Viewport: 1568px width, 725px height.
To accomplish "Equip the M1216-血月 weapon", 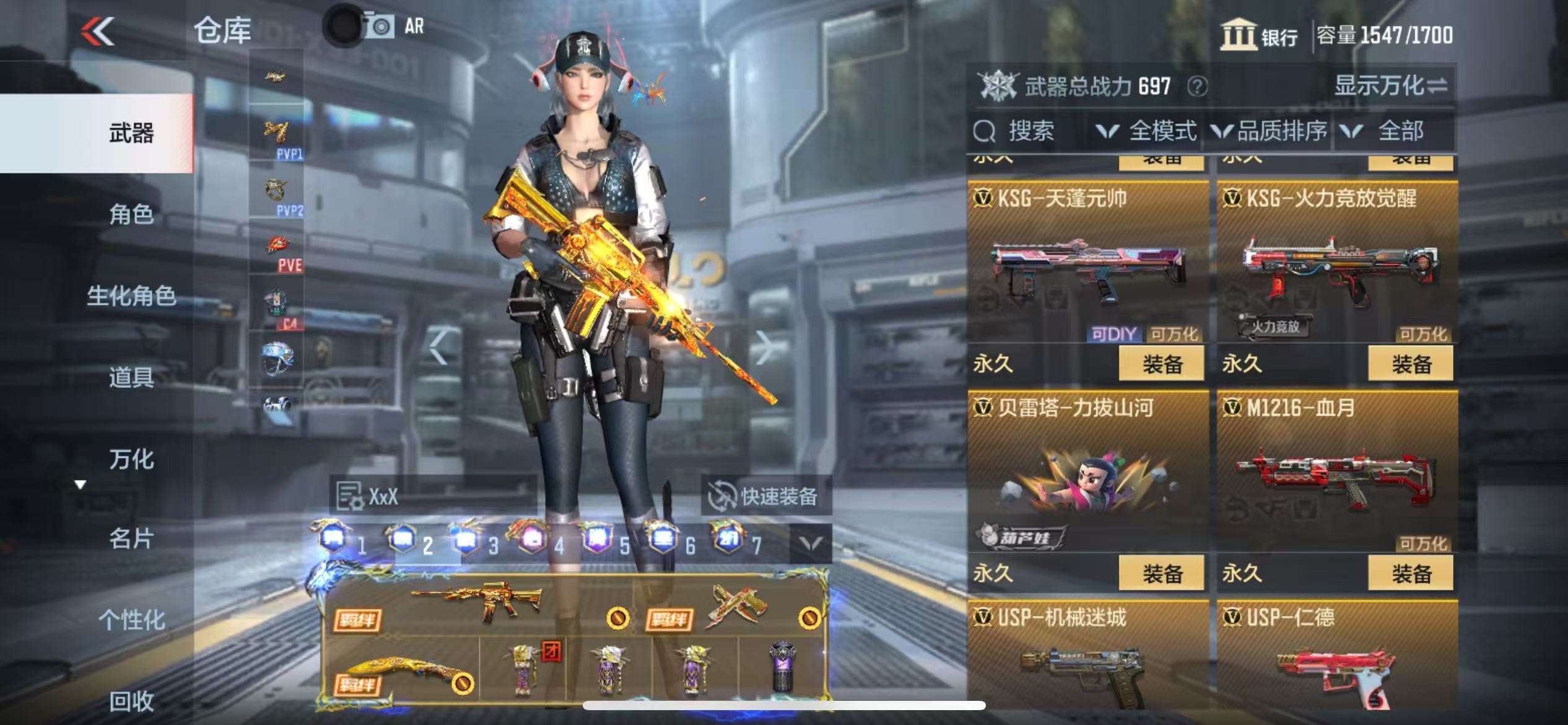I will [x=1411, y=573].
